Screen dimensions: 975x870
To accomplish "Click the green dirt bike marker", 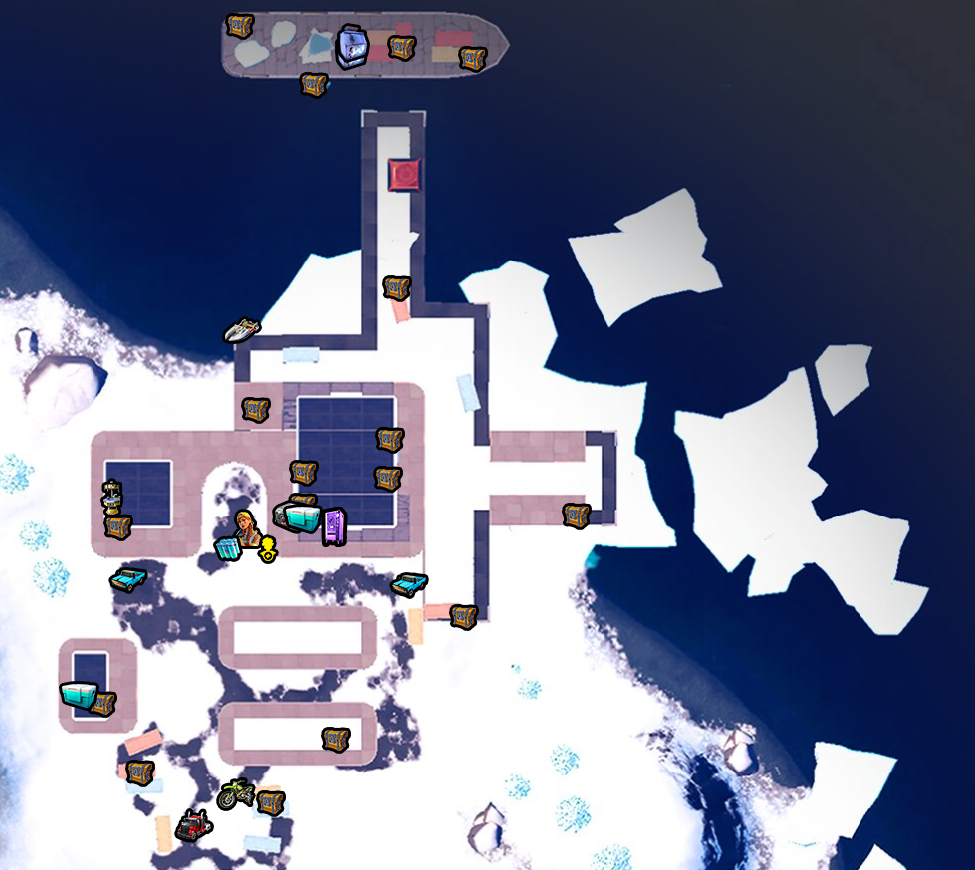I will (x=234, y=794).
